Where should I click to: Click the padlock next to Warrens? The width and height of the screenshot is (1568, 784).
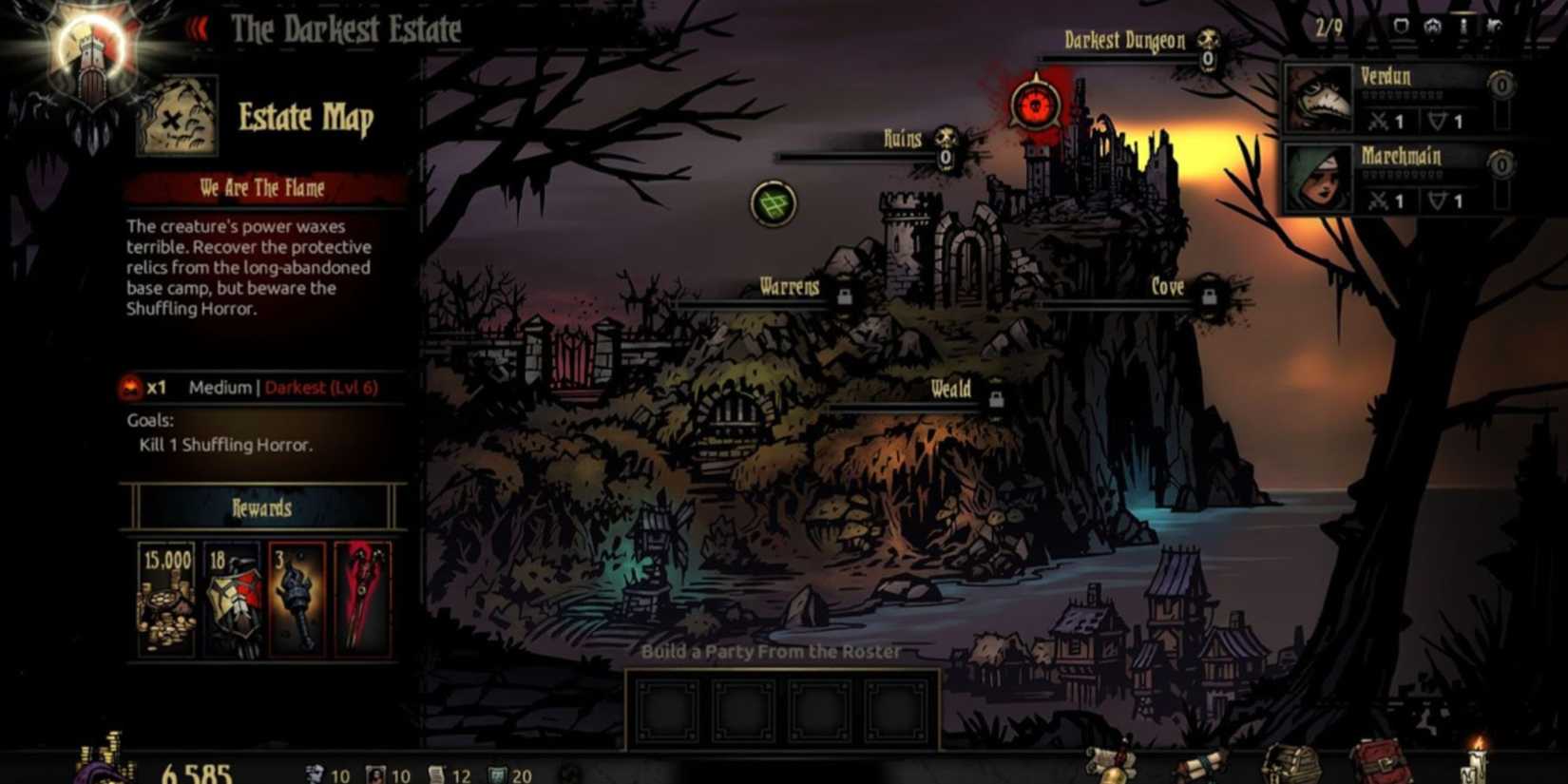(844, 295)
